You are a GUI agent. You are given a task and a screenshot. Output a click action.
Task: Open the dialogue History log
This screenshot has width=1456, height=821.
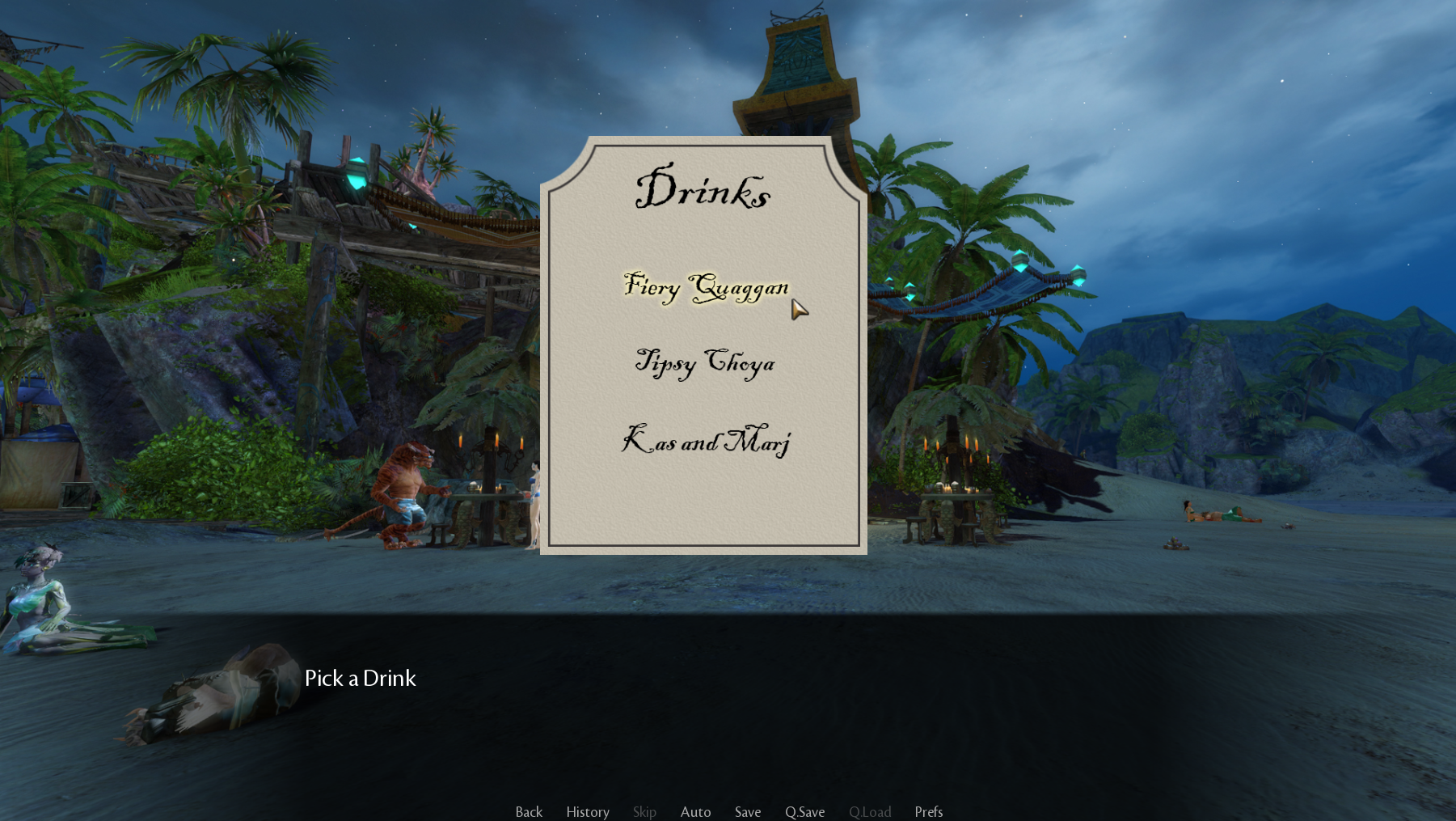pos(588,811)
